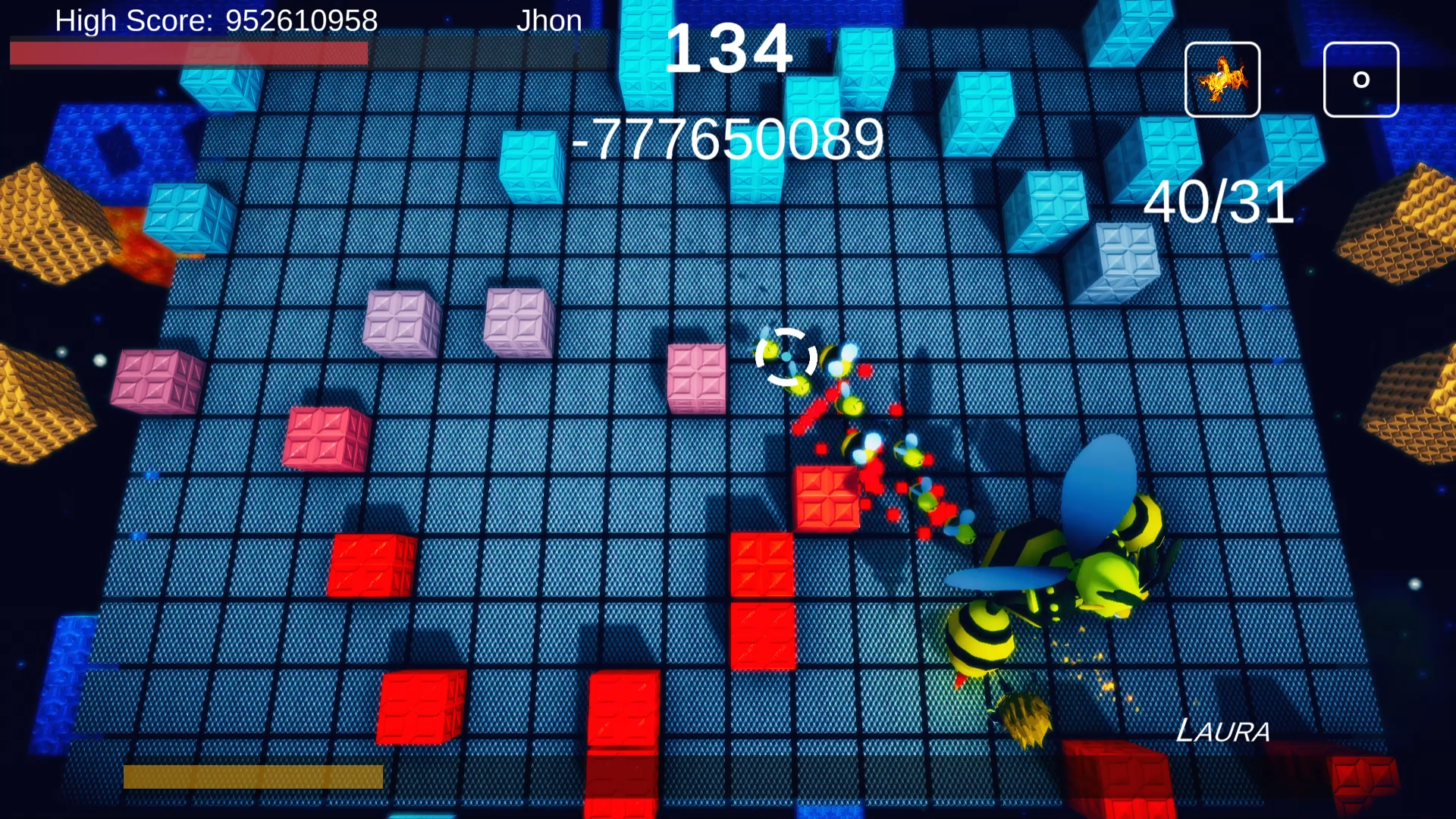Screen dimensions: 1456x819
Task: Select the High Score text
Action: click(215, 20)
